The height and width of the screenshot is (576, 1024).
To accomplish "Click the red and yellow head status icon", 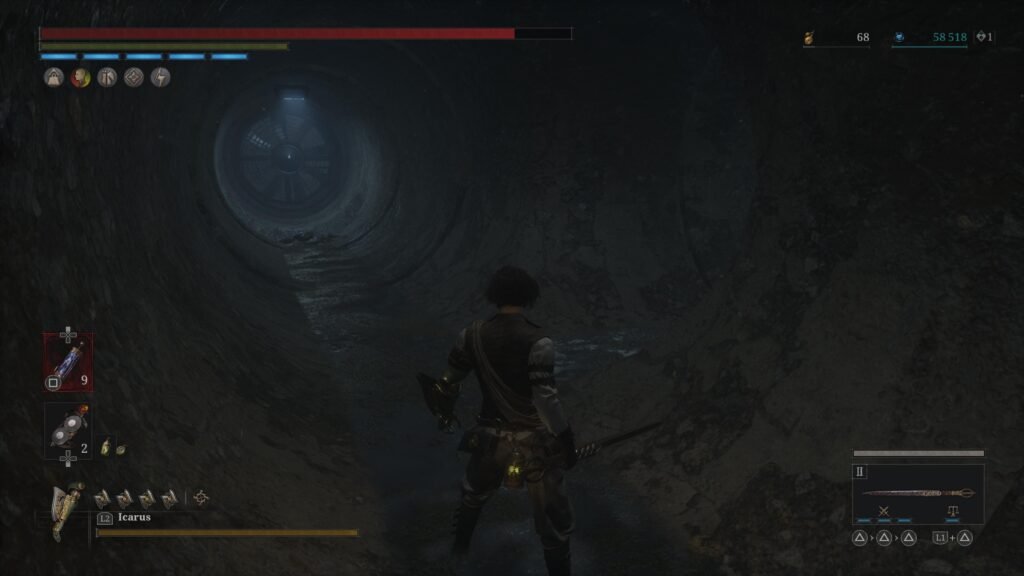I will click(x=81, y=77).
